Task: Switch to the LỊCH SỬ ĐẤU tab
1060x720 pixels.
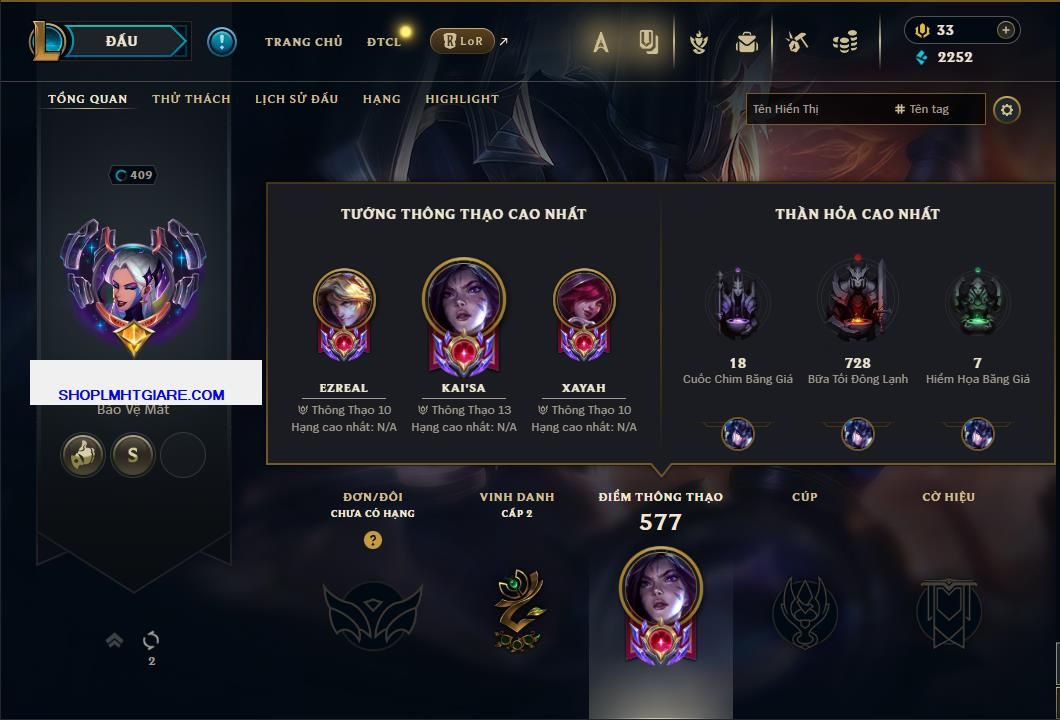Action: tap(296, 99)
